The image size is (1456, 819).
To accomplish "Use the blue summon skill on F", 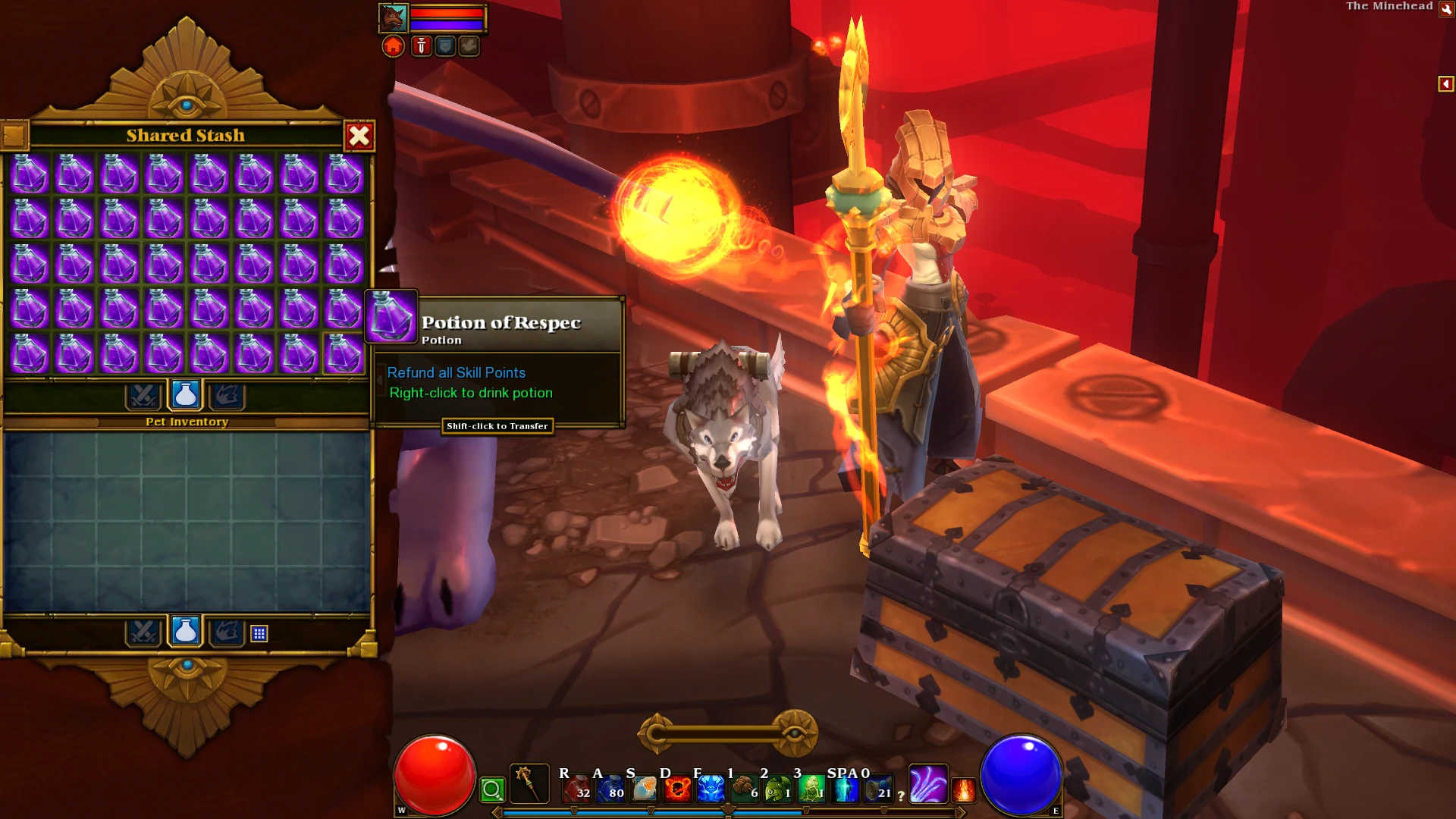I will click(x=711, y=789).
